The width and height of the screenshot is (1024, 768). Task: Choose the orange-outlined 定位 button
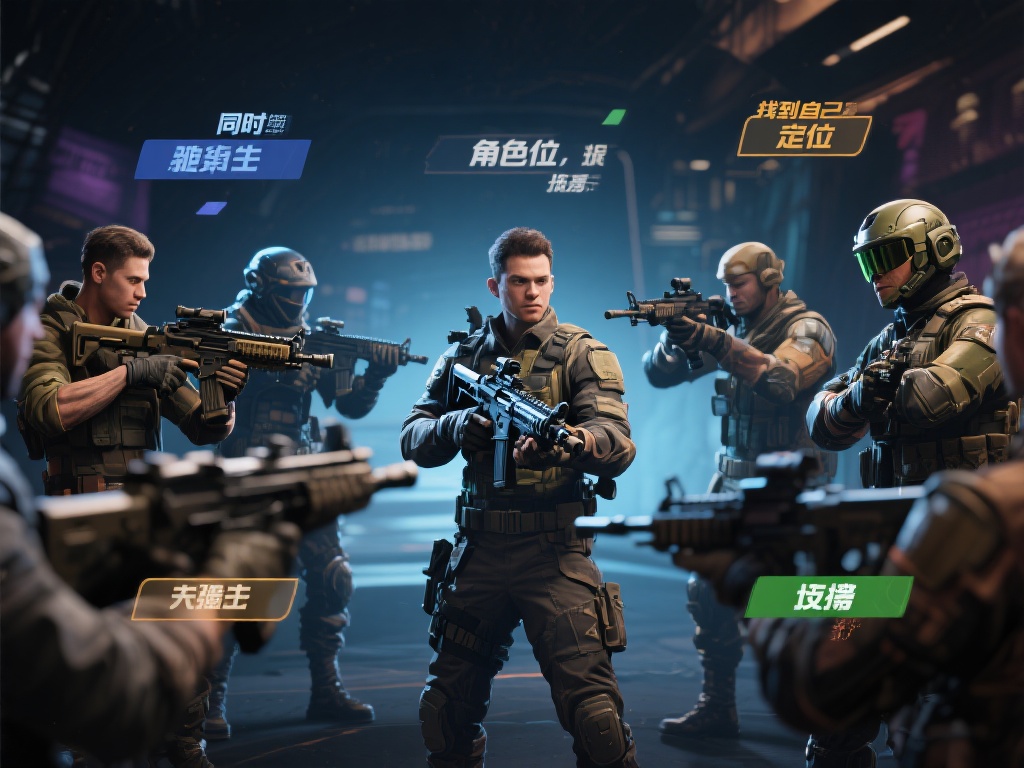click(x=804, y=136)
